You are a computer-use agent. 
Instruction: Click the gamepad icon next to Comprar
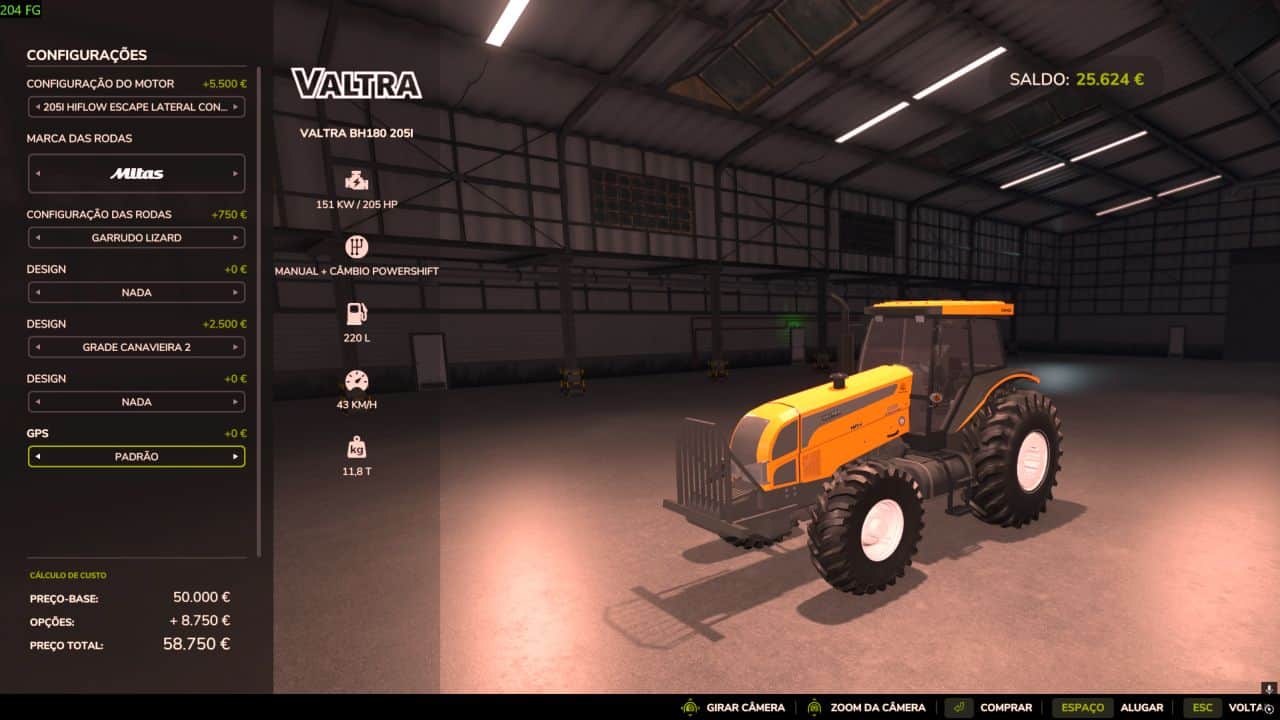pos(957,707)
